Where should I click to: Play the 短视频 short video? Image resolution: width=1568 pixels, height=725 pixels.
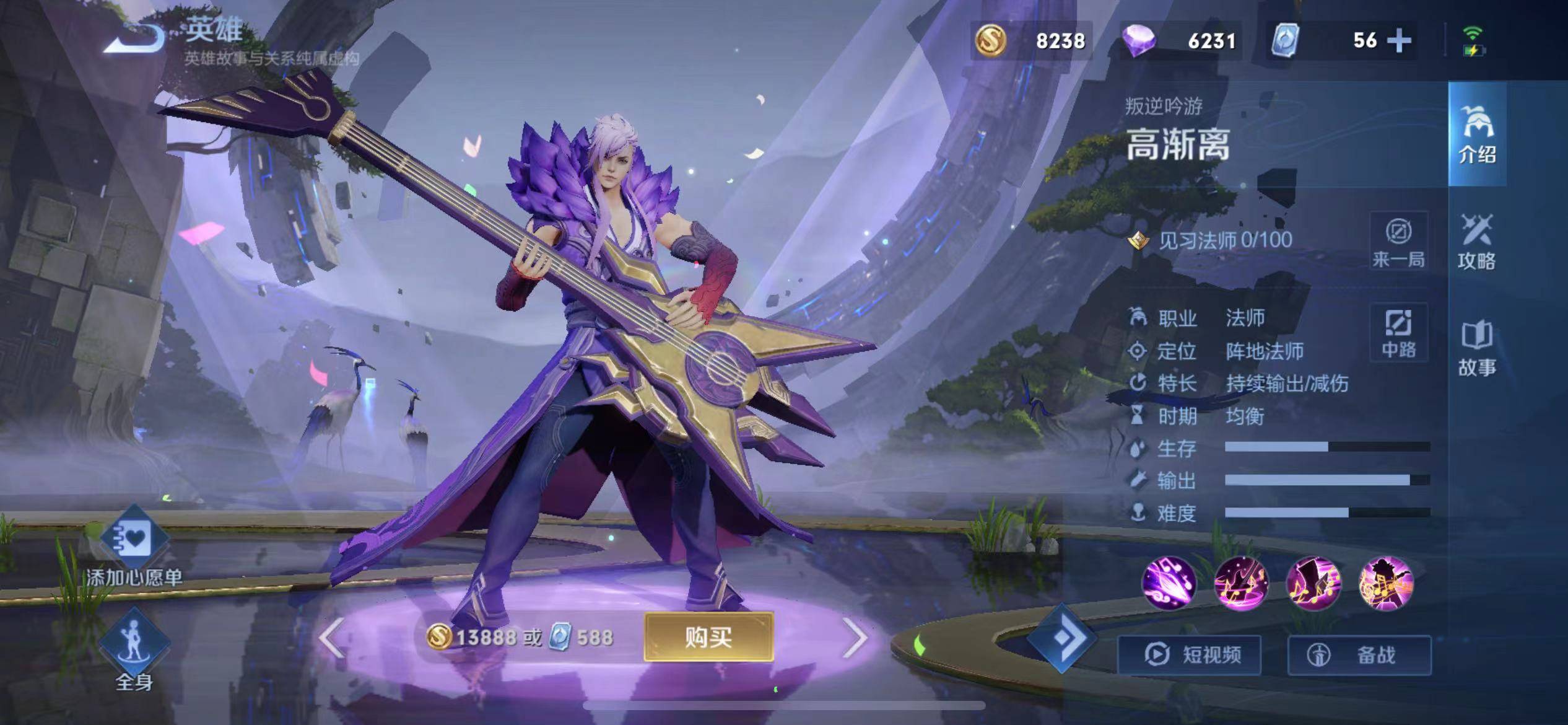pyautogui.click(x=1190, y=655)
